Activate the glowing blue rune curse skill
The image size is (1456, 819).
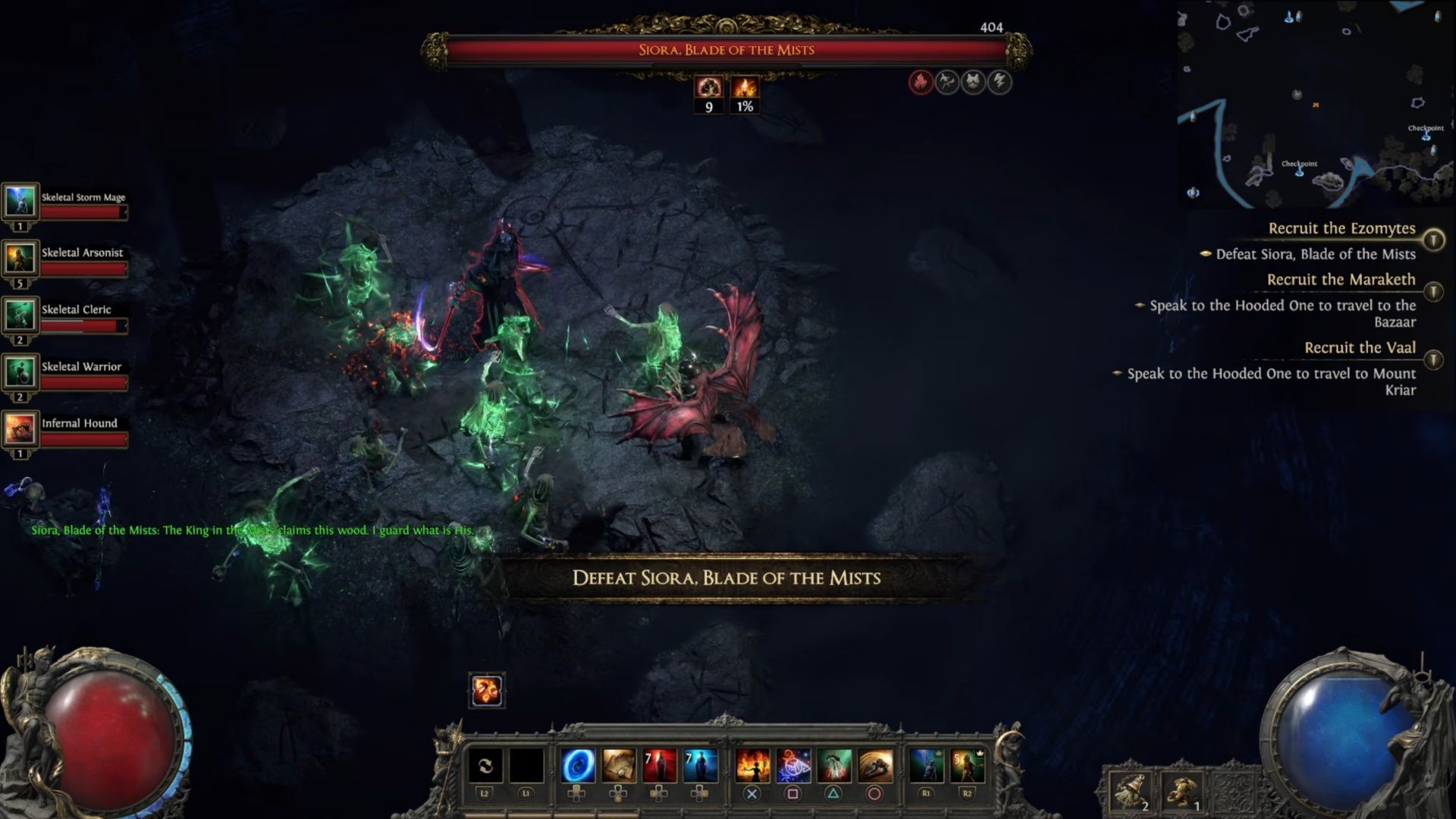(x=793, y=766)
